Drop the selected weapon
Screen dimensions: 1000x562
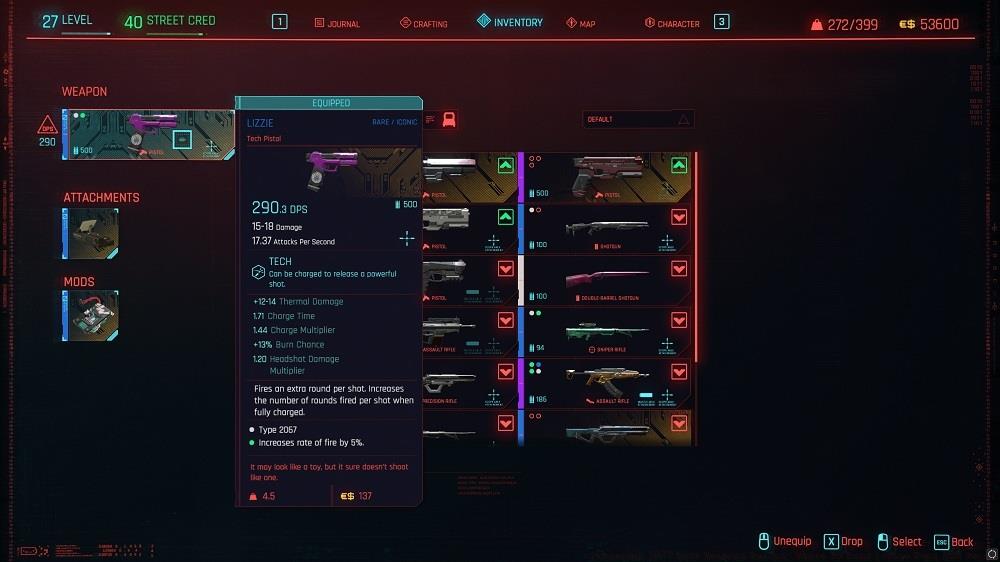coord(843,541)
